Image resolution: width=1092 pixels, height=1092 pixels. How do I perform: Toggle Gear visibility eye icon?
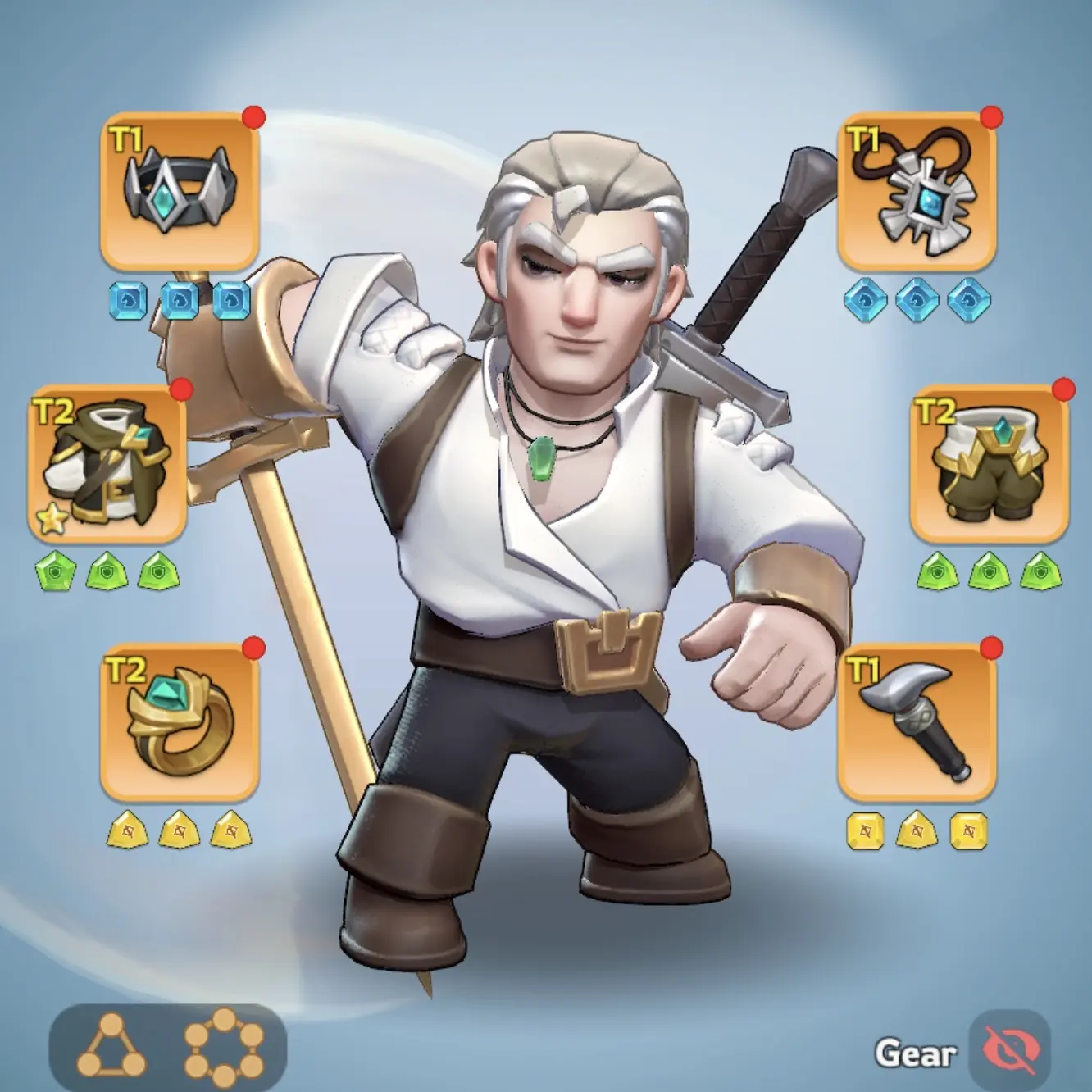1010,1051
